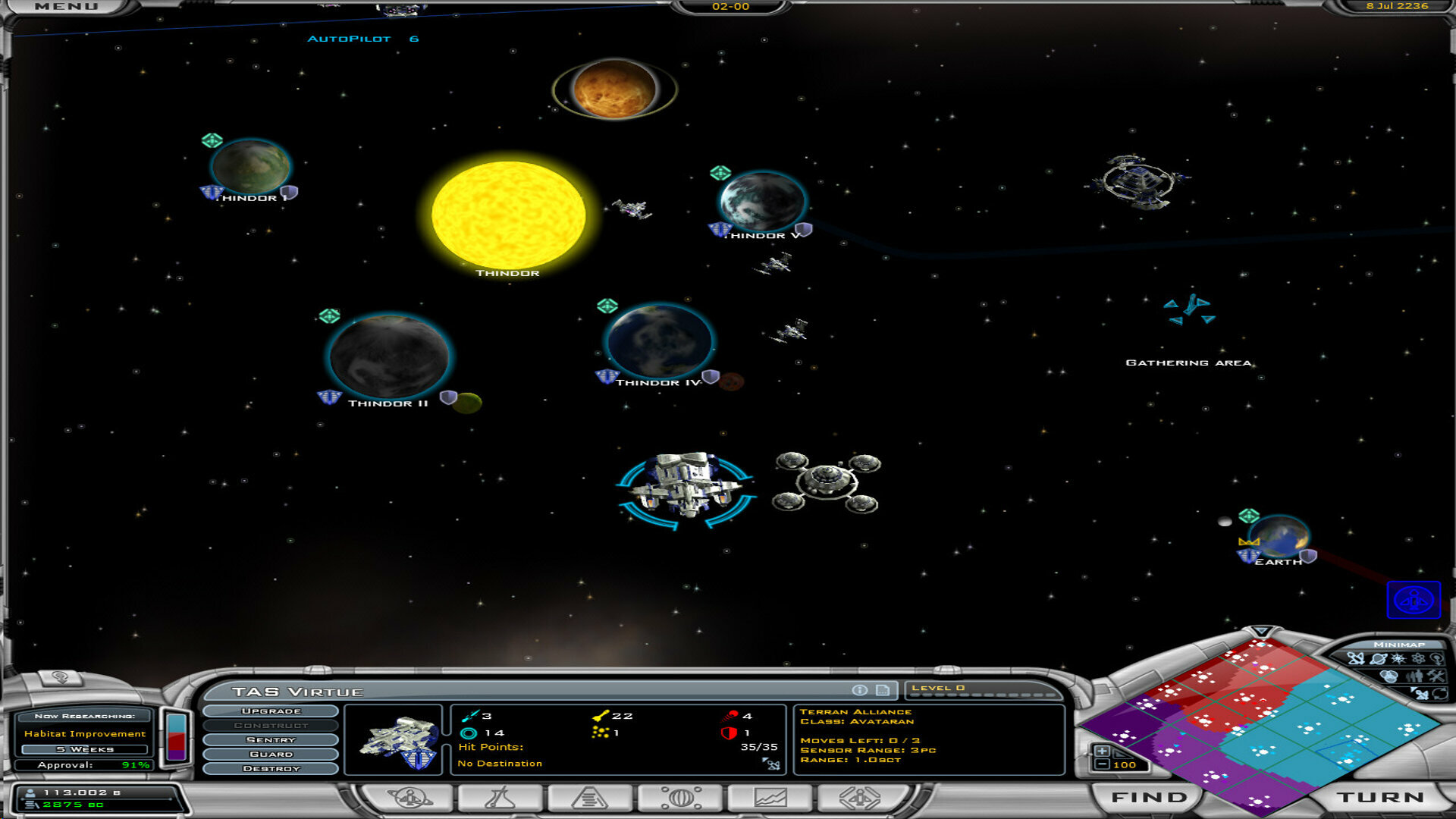
Task: Toggle ship visibility on the minimap
Action: pos(1356,658)
